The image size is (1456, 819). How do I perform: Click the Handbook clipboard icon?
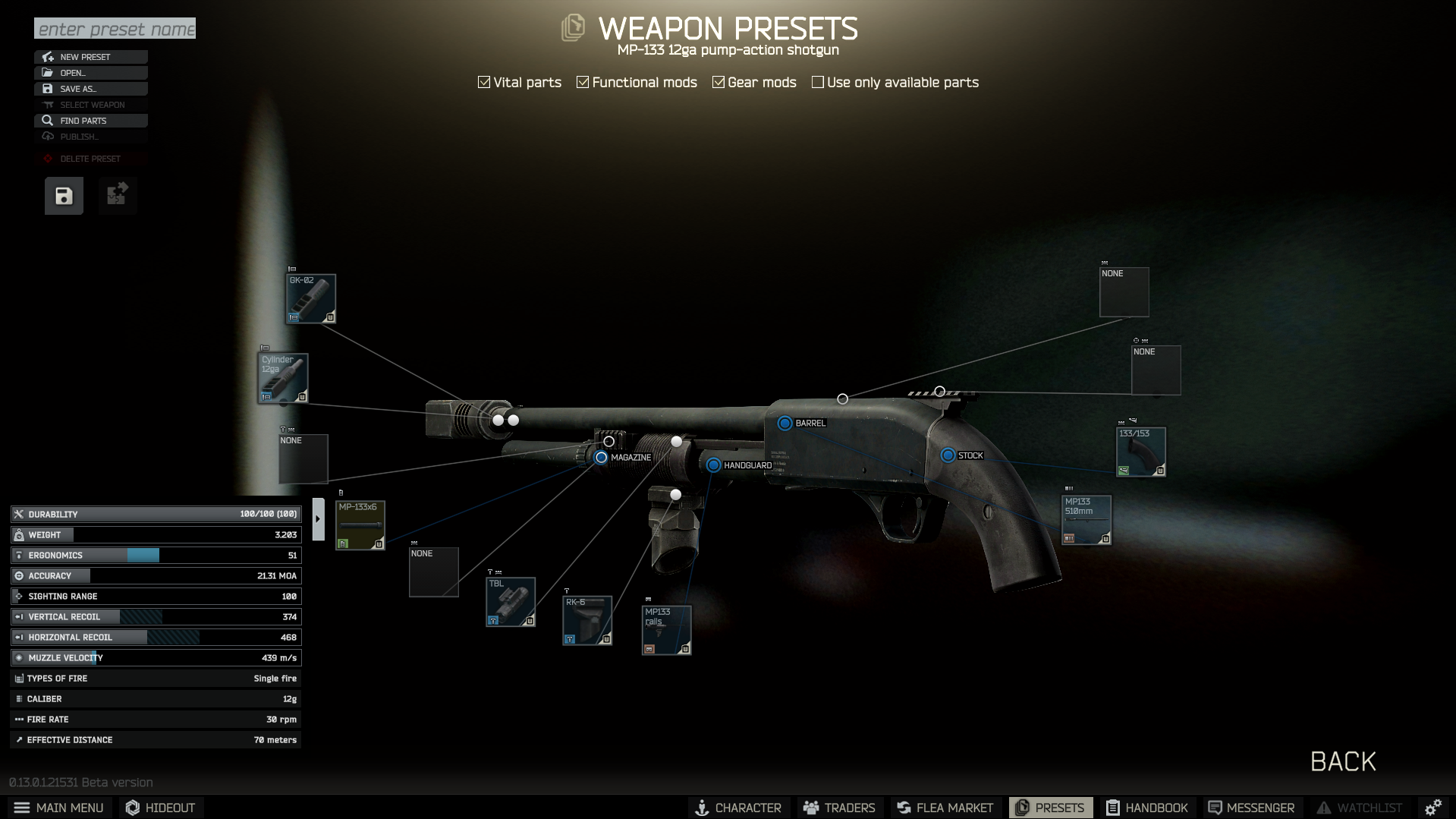[1115, 808]
